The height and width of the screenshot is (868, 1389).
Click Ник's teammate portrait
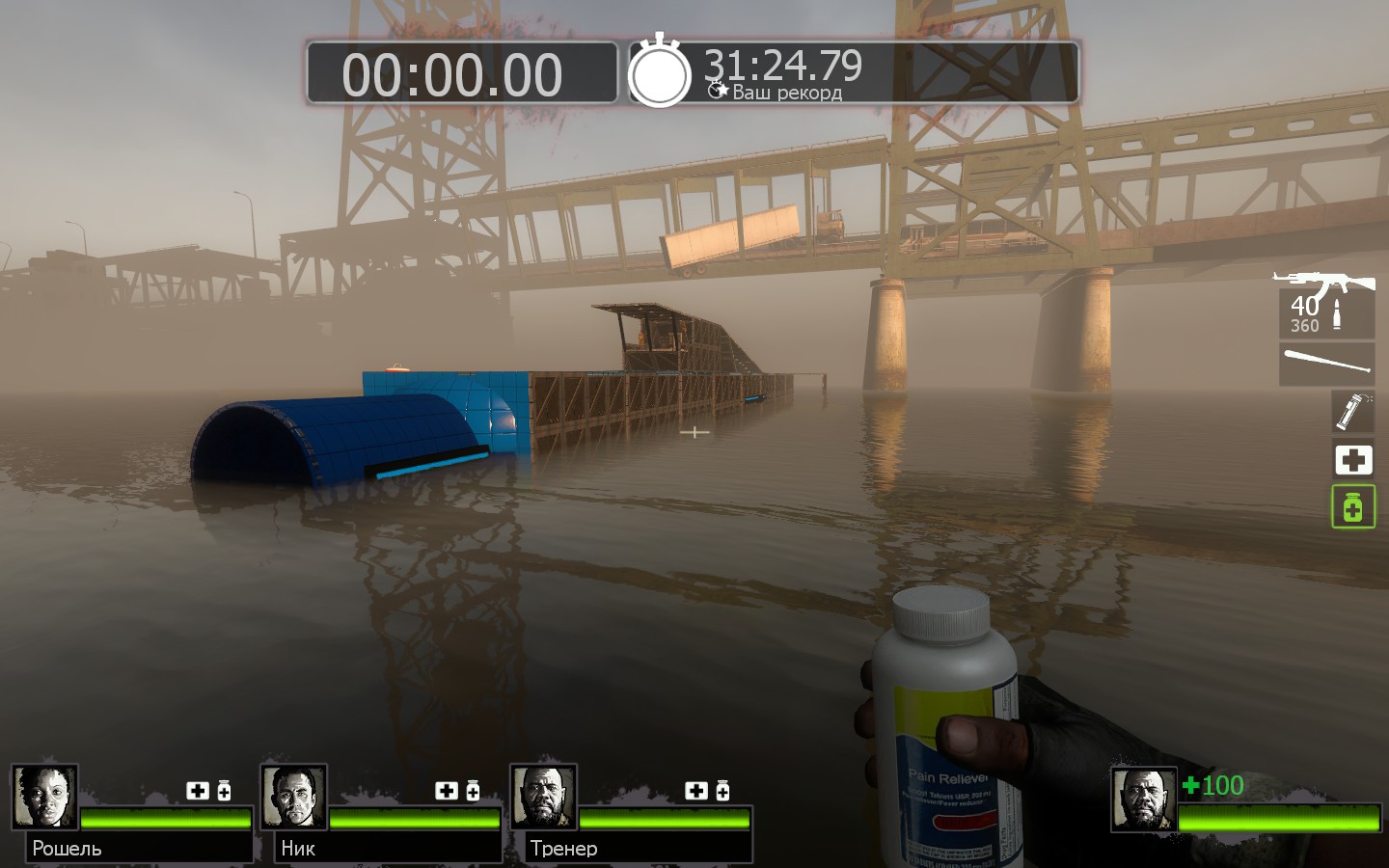pyautogui.click(x=293, y=798)
